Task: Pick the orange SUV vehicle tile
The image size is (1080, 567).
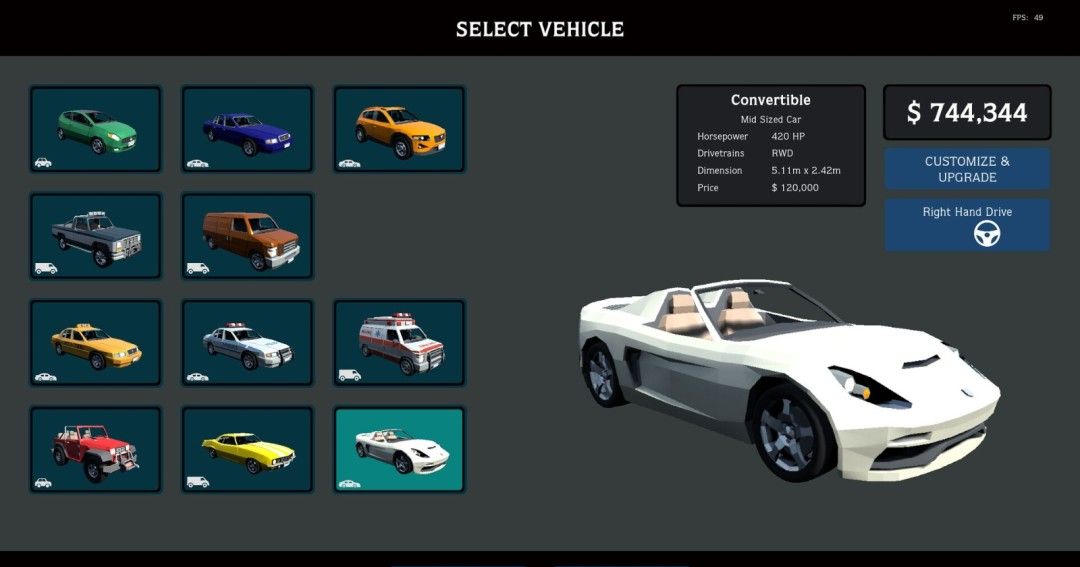Action: 399,129
